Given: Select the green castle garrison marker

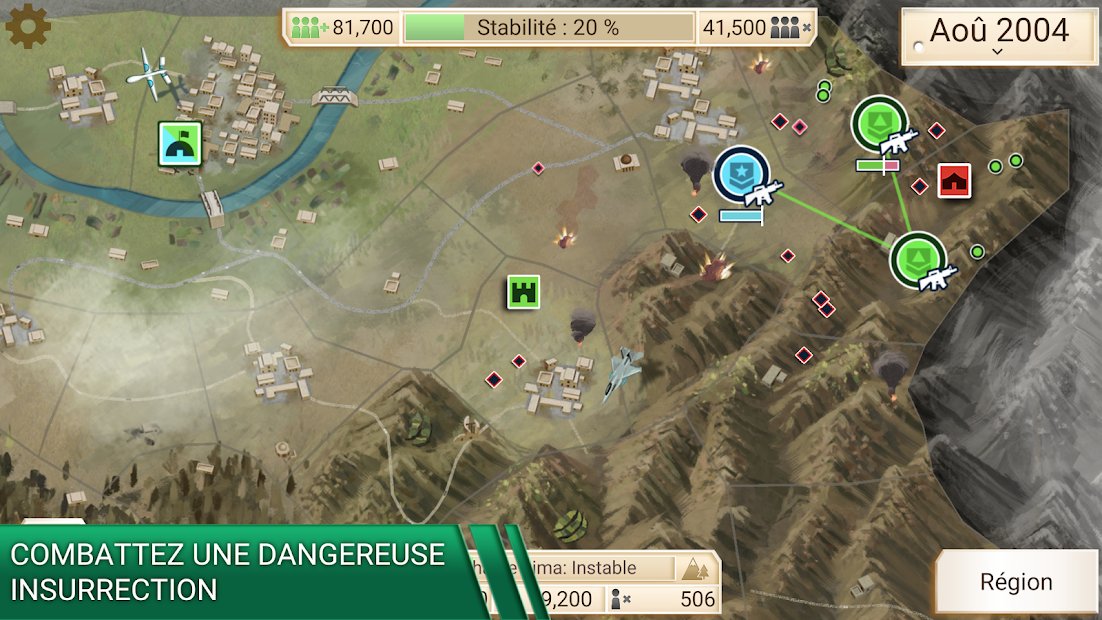Looking at the screenshot, I should click(523, 292).
